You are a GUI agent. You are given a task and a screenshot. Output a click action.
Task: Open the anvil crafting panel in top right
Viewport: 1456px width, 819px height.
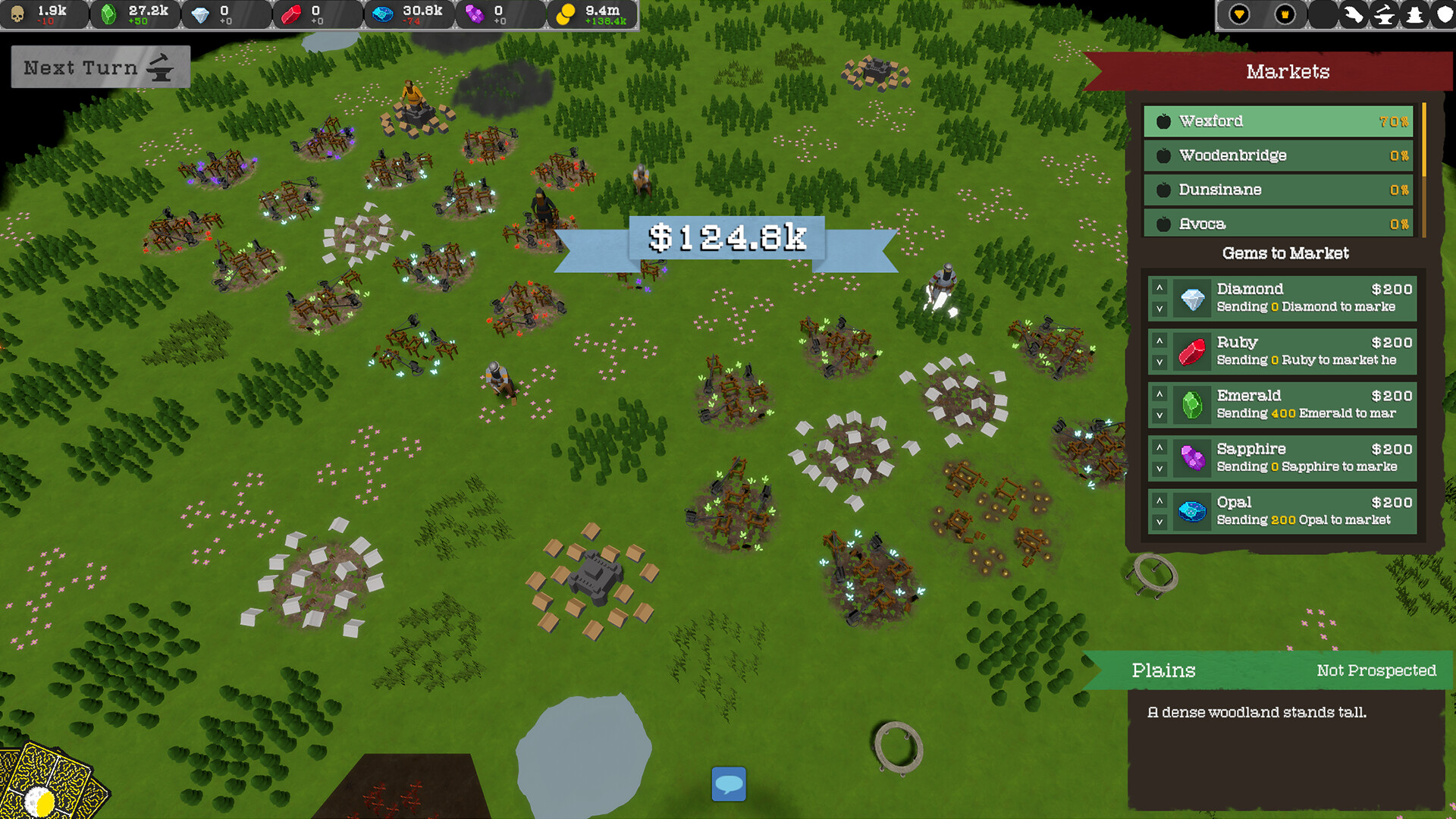(1385, 14)
